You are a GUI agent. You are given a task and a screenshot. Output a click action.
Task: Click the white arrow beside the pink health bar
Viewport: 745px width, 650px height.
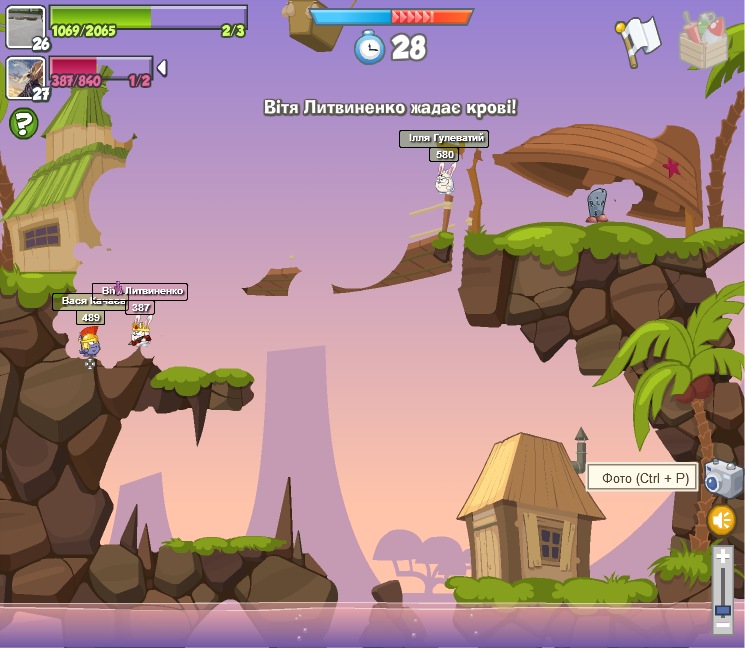[162, 68]
